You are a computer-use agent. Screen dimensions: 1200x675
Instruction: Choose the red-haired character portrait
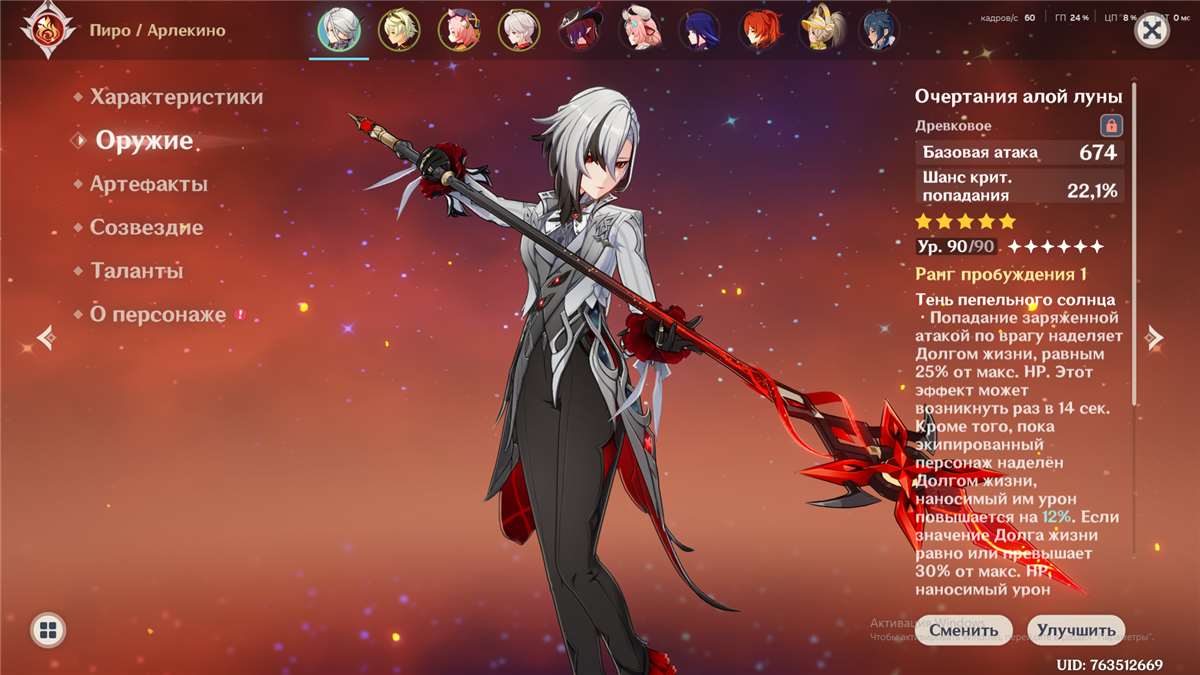[x=759, y=31]
